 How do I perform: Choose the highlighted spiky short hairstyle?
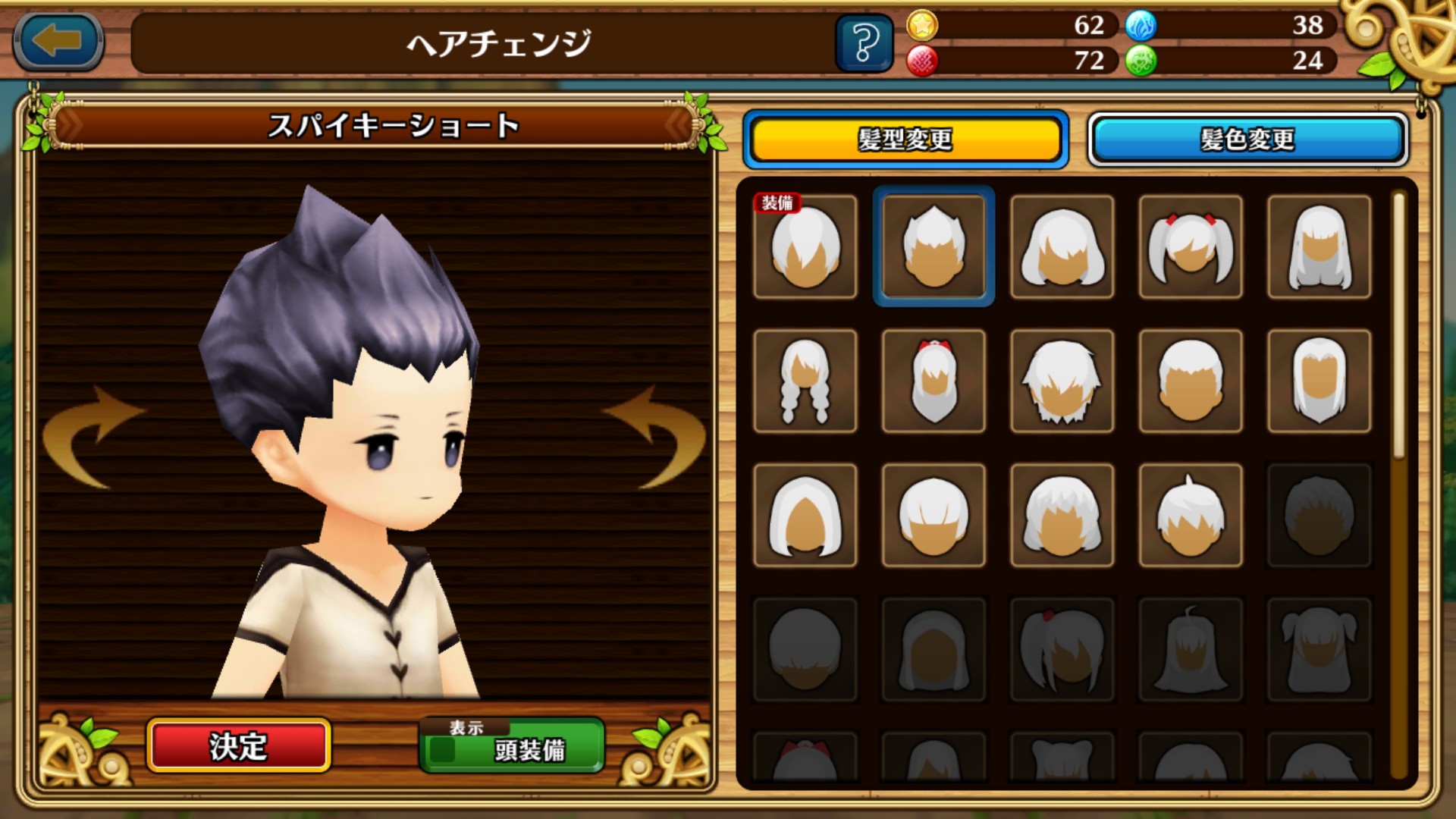pos(934,247)
